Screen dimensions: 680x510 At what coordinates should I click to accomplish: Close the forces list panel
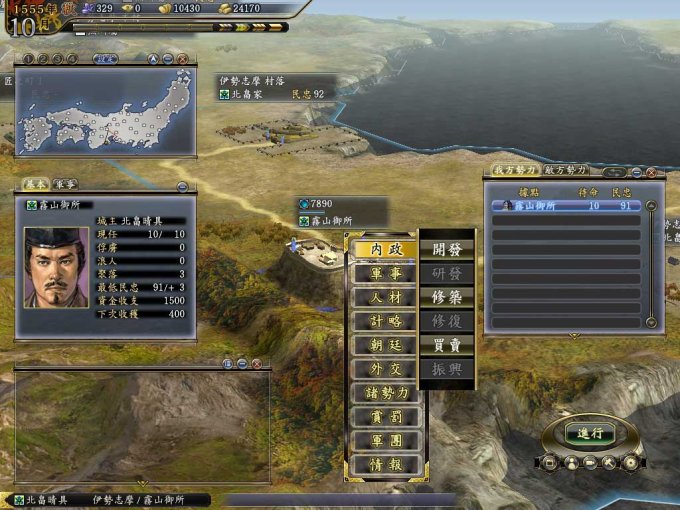[x=651, y=172]
